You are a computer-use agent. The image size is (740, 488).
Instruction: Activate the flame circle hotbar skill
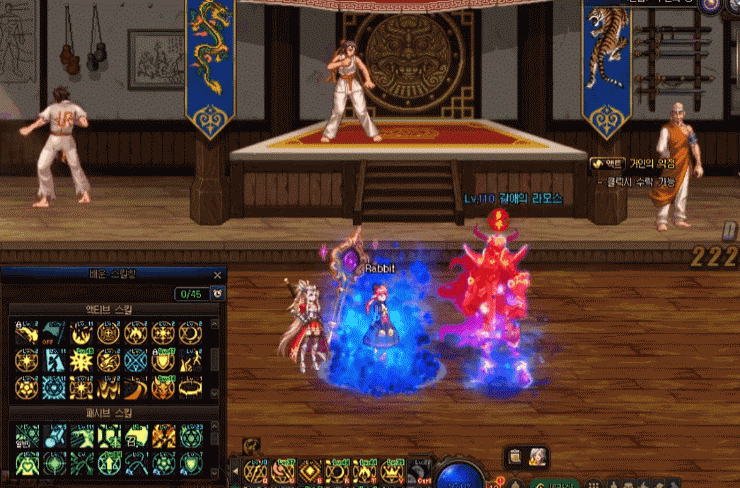click(366, 472)
